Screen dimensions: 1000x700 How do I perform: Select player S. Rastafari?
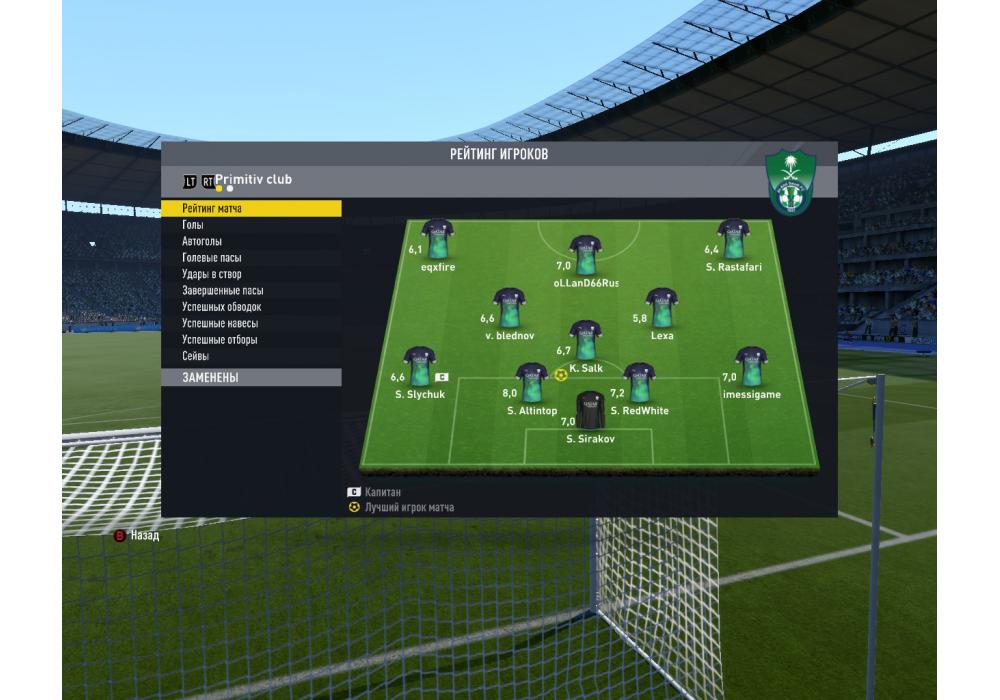(733, 240)
